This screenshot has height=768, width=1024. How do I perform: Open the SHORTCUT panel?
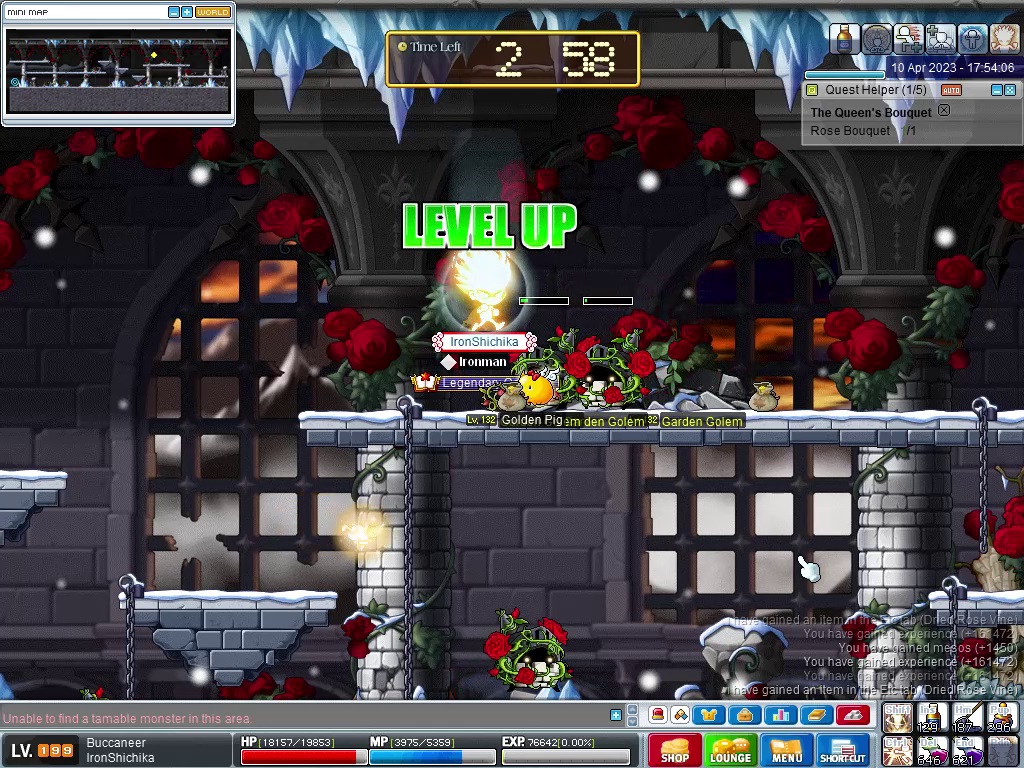click(x=842, y=750)
